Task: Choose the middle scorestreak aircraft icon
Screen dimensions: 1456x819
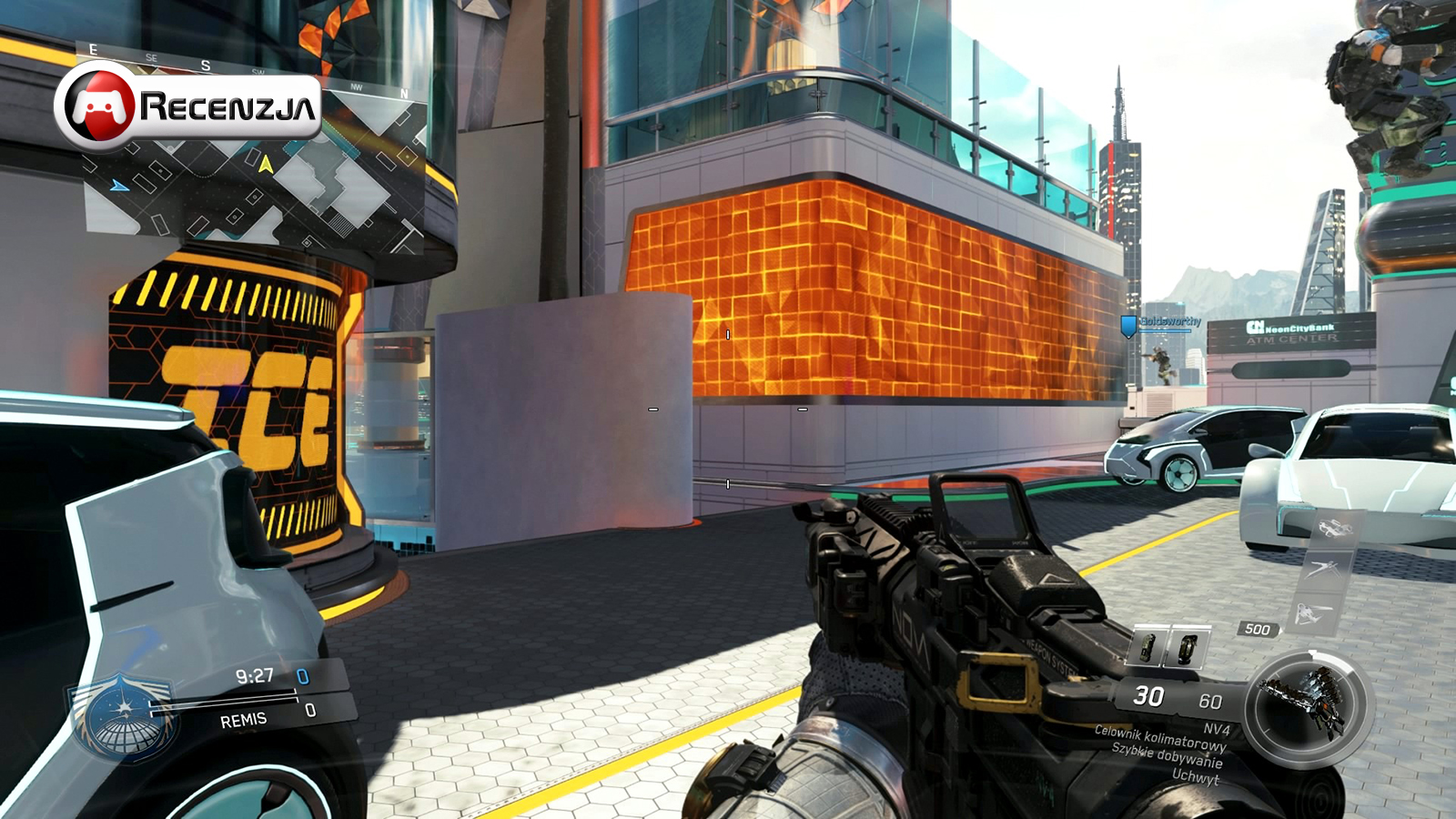Action: [1322, 570]
